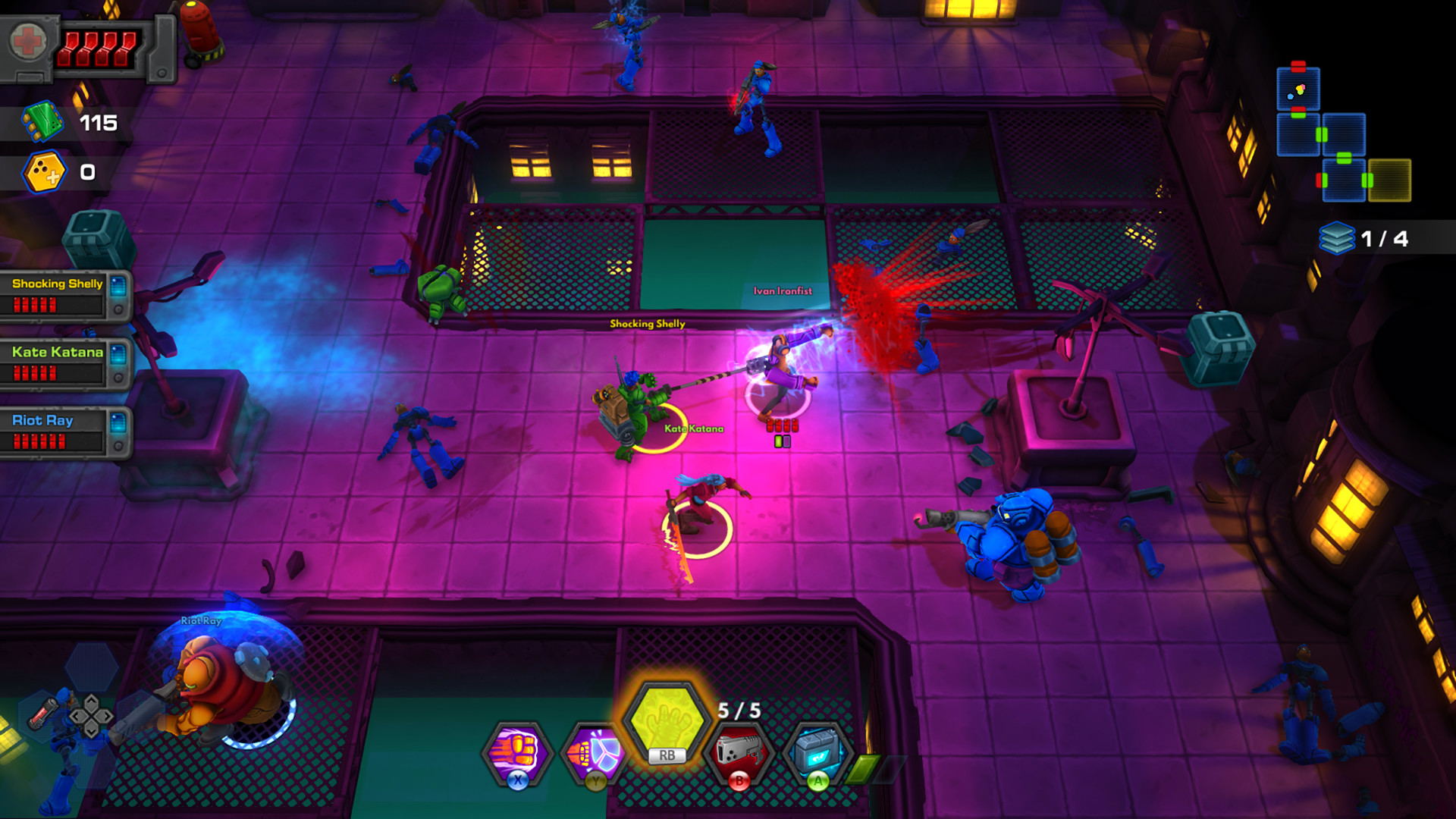Select Kate Katana's teammate panel
Image resolution: width=1456 pixels, height=819 pixels.
pyautogui.click(x=64, y=362)
